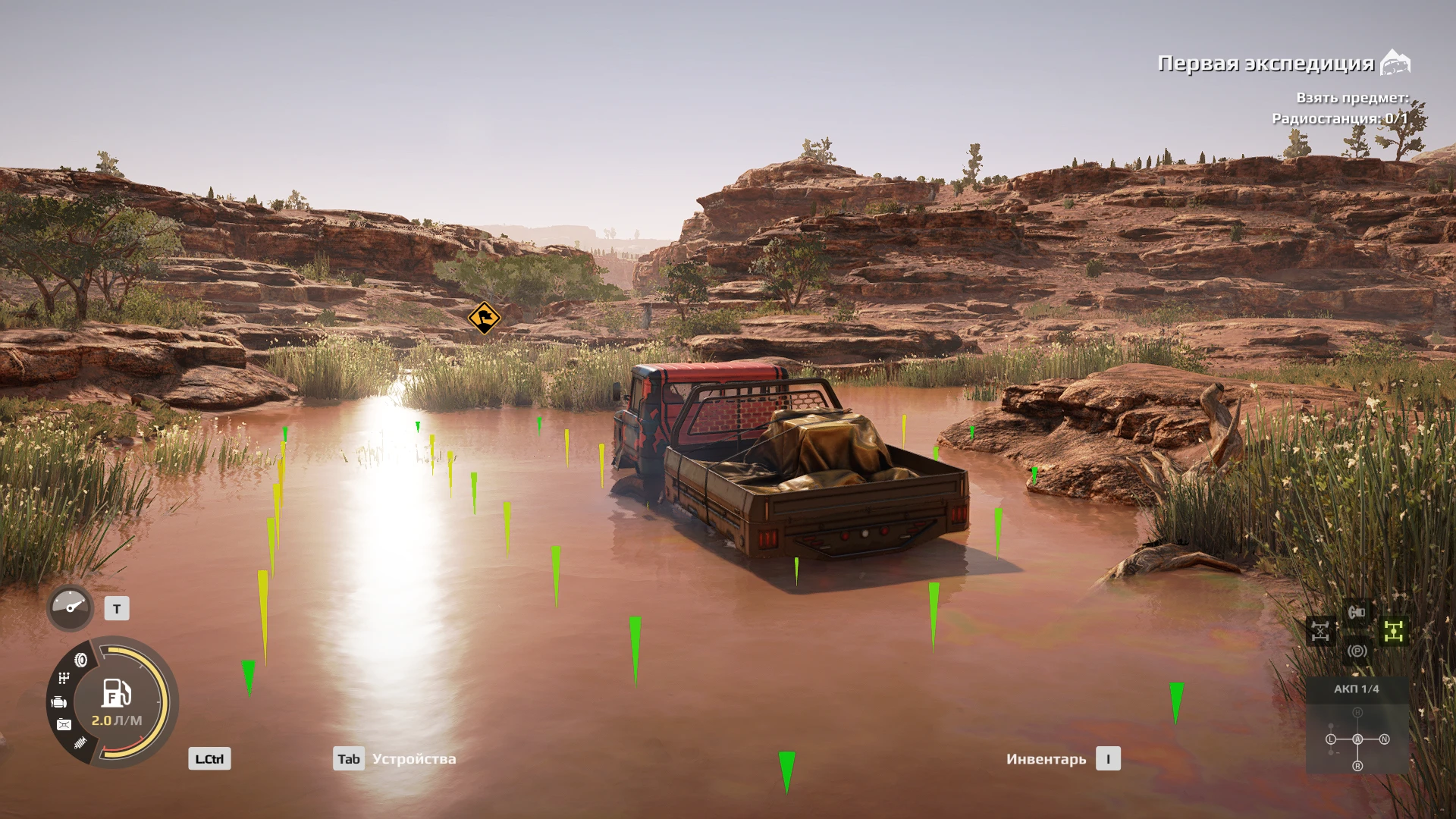Toggle the parking brake icon
1456x819 pixels.
click(x=1357, y=651)
